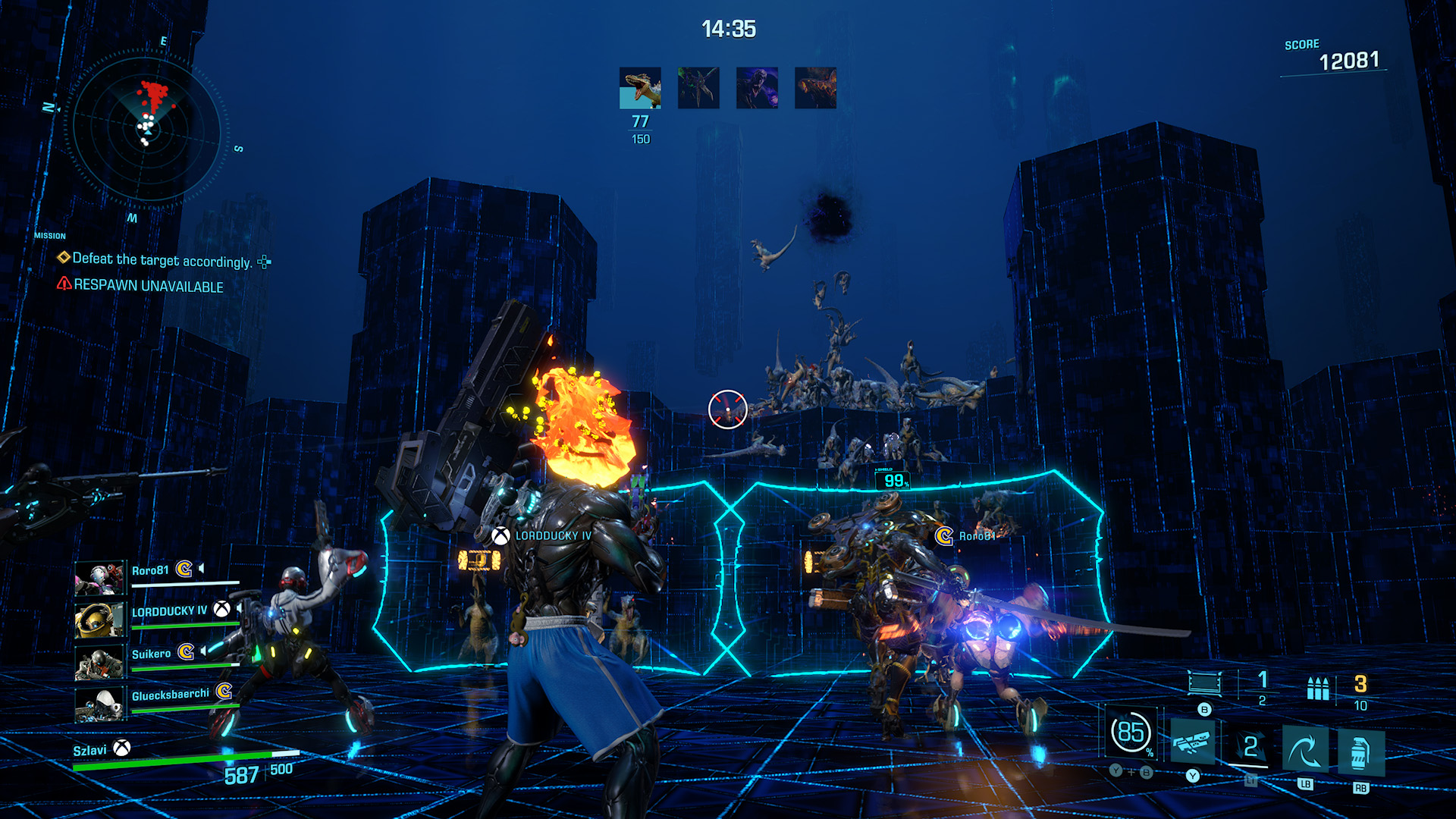Activate the 85% overdrive gauge

(1131, 733)
